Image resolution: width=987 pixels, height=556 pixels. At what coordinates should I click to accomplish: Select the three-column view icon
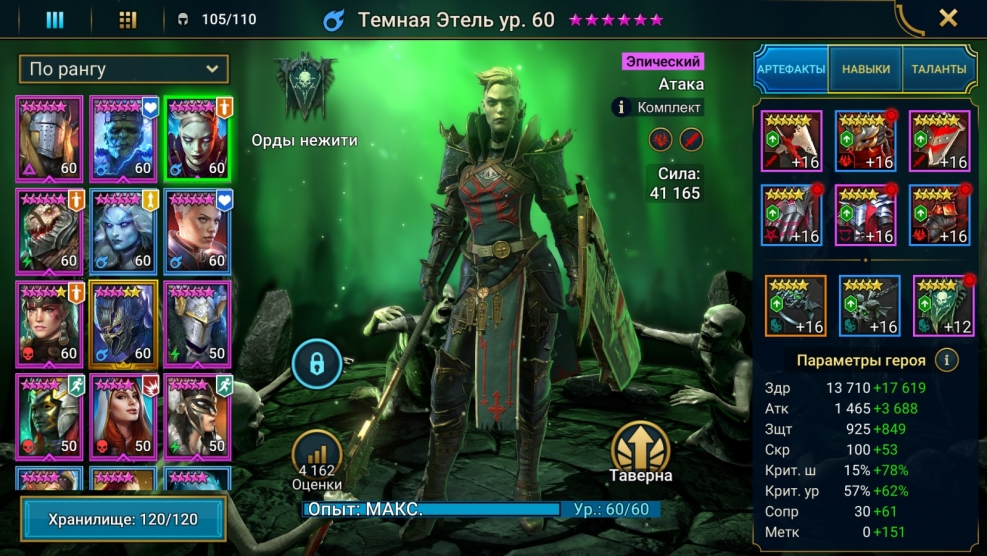tap(56, 19)
